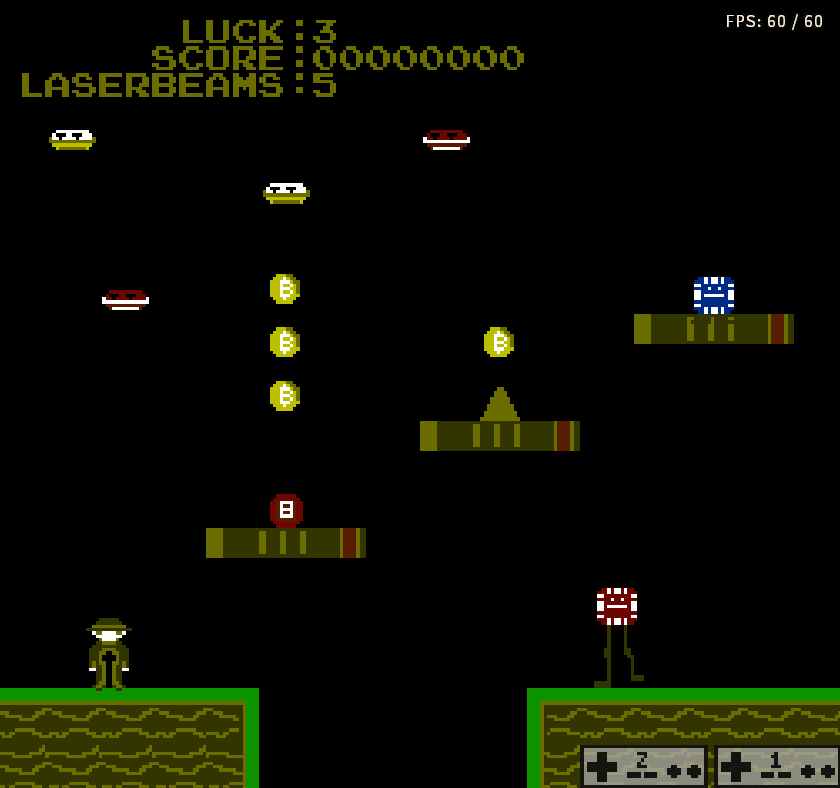Select the player 2 controller icon
840x788 pixels.
pyautogui.click(x=644, y=766)
